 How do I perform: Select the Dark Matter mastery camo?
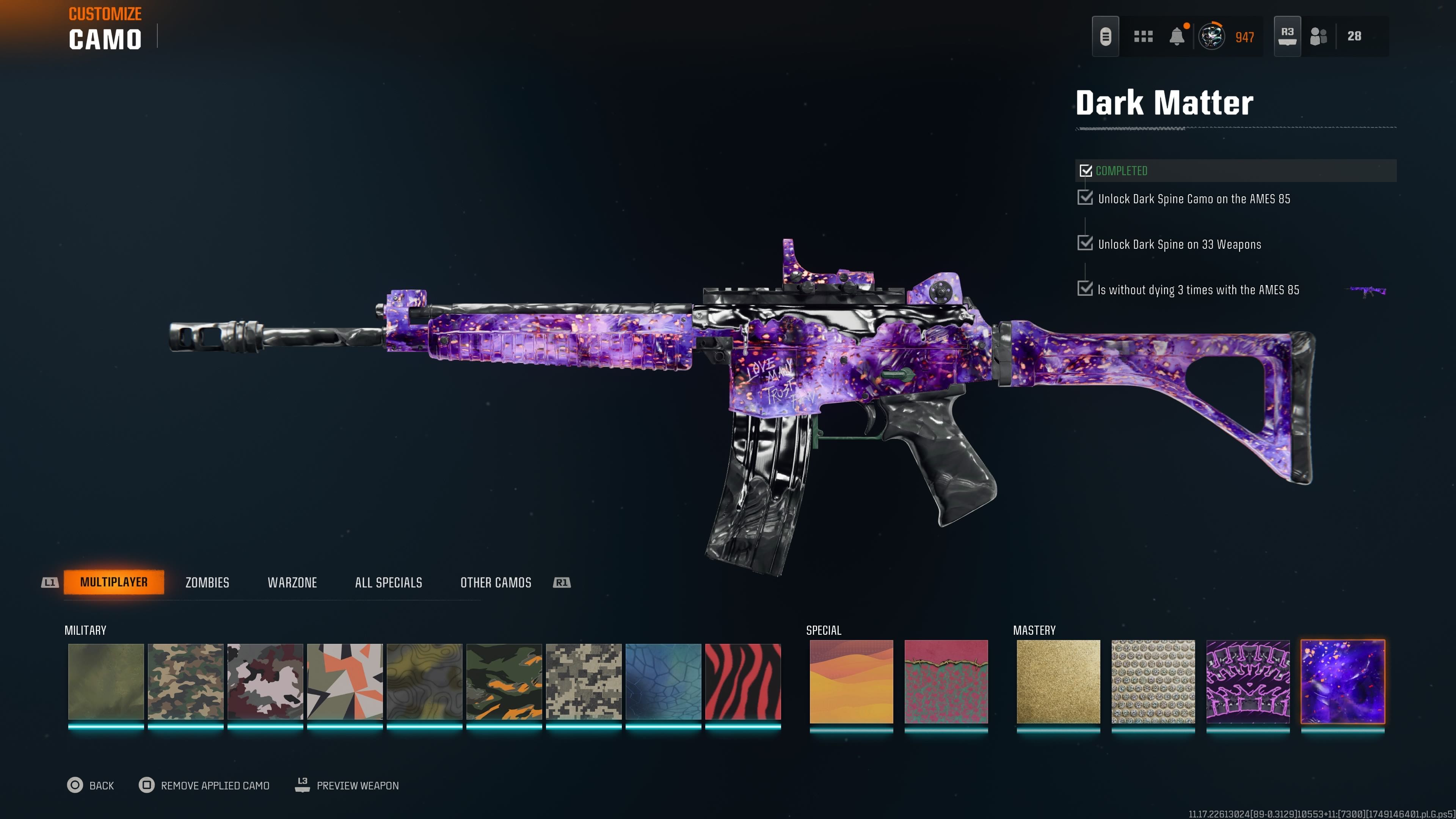point(1342,682)
